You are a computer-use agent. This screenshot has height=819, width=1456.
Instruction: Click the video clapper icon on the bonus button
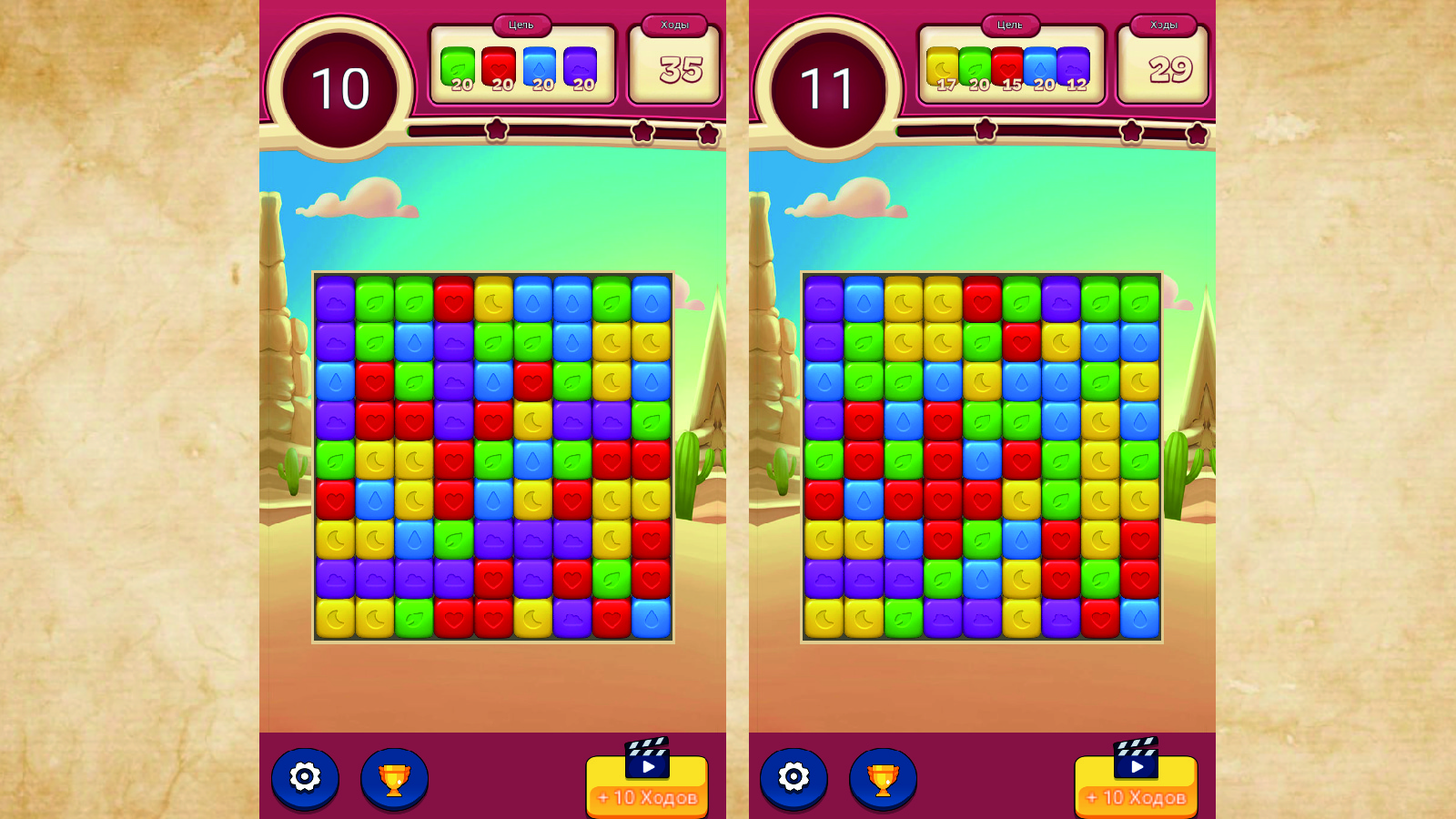point(646,756)
